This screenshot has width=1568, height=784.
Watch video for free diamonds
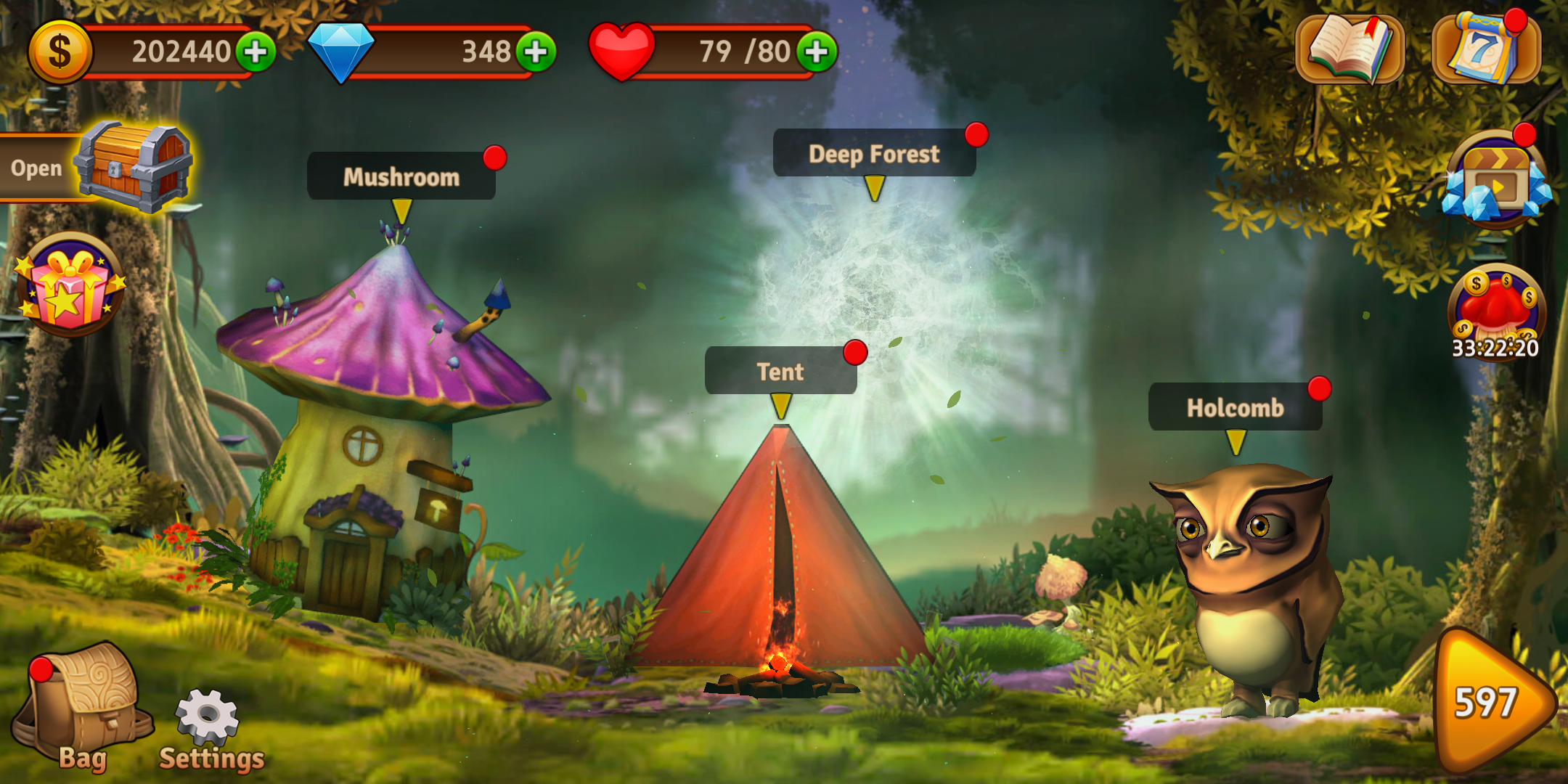(1496, 181)
